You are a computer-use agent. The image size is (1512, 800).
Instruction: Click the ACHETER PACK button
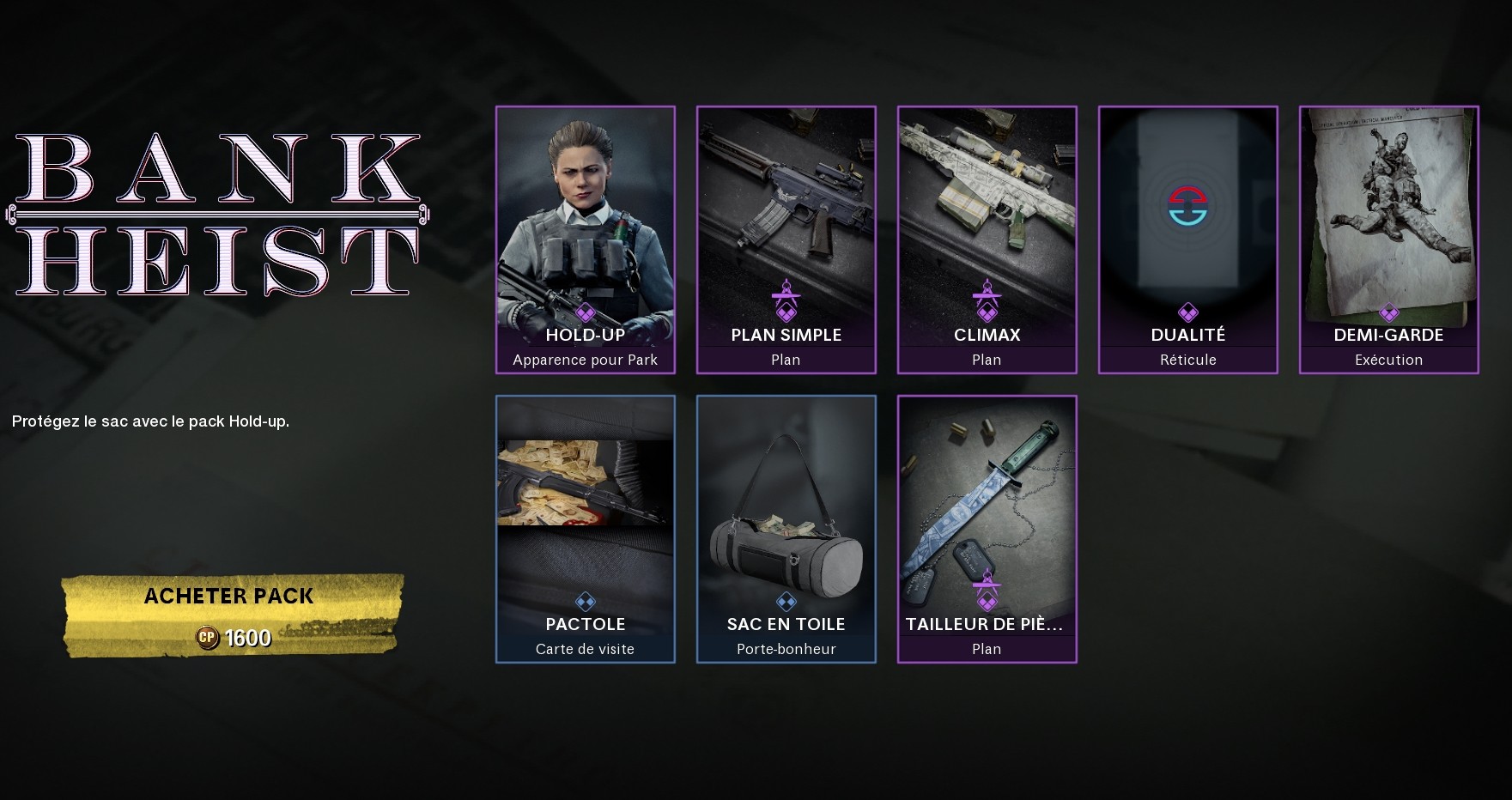228,596
